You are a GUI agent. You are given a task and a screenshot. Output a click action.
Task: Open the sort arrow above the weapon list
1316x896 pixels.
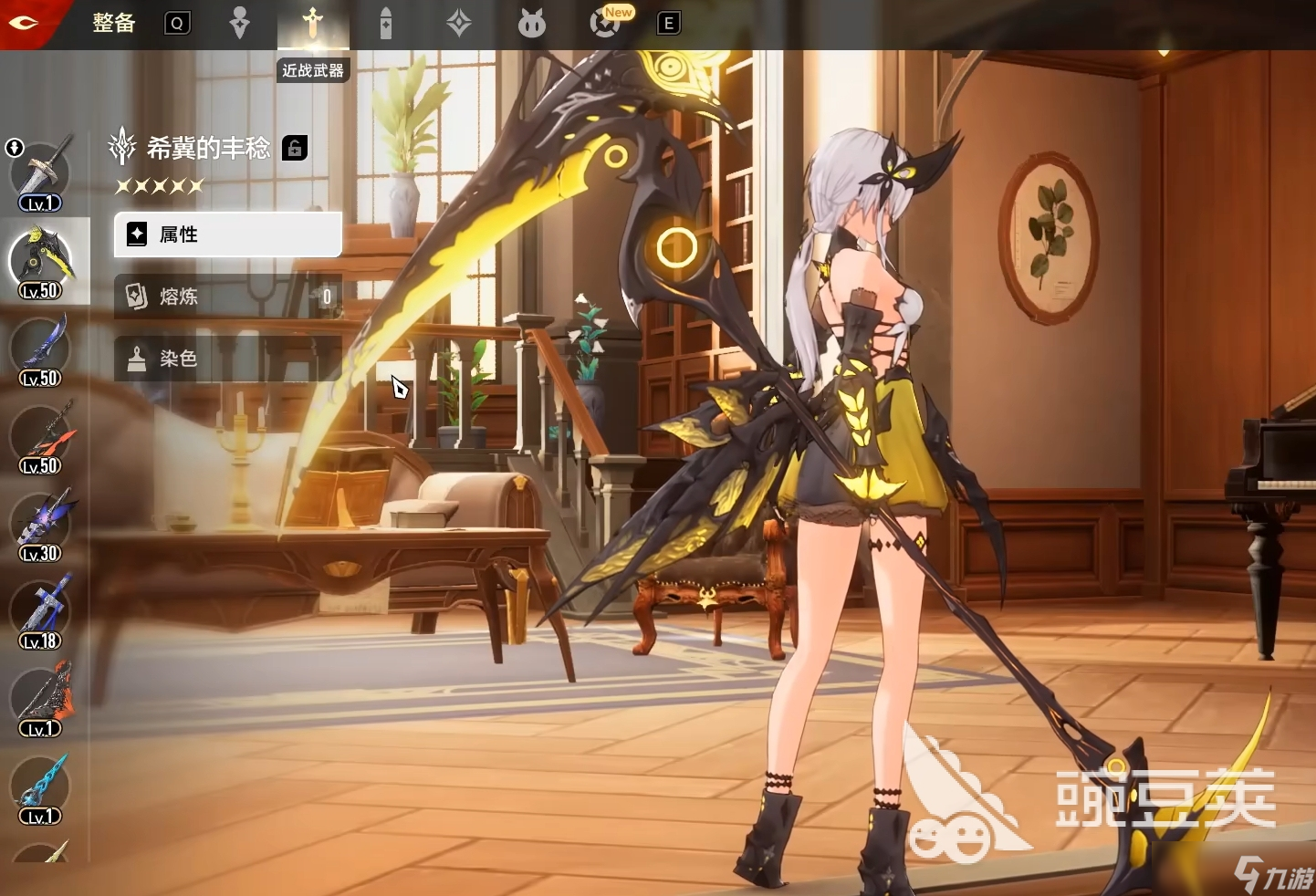pyautogui.click(x=15, y=147)
